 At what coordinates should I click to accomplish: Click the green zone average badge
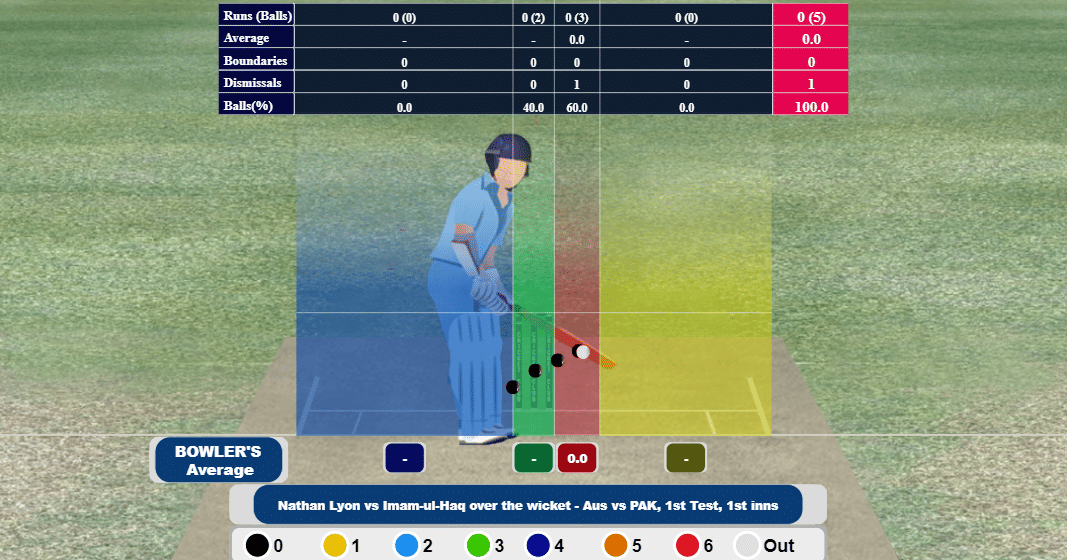tap(534, 458)
